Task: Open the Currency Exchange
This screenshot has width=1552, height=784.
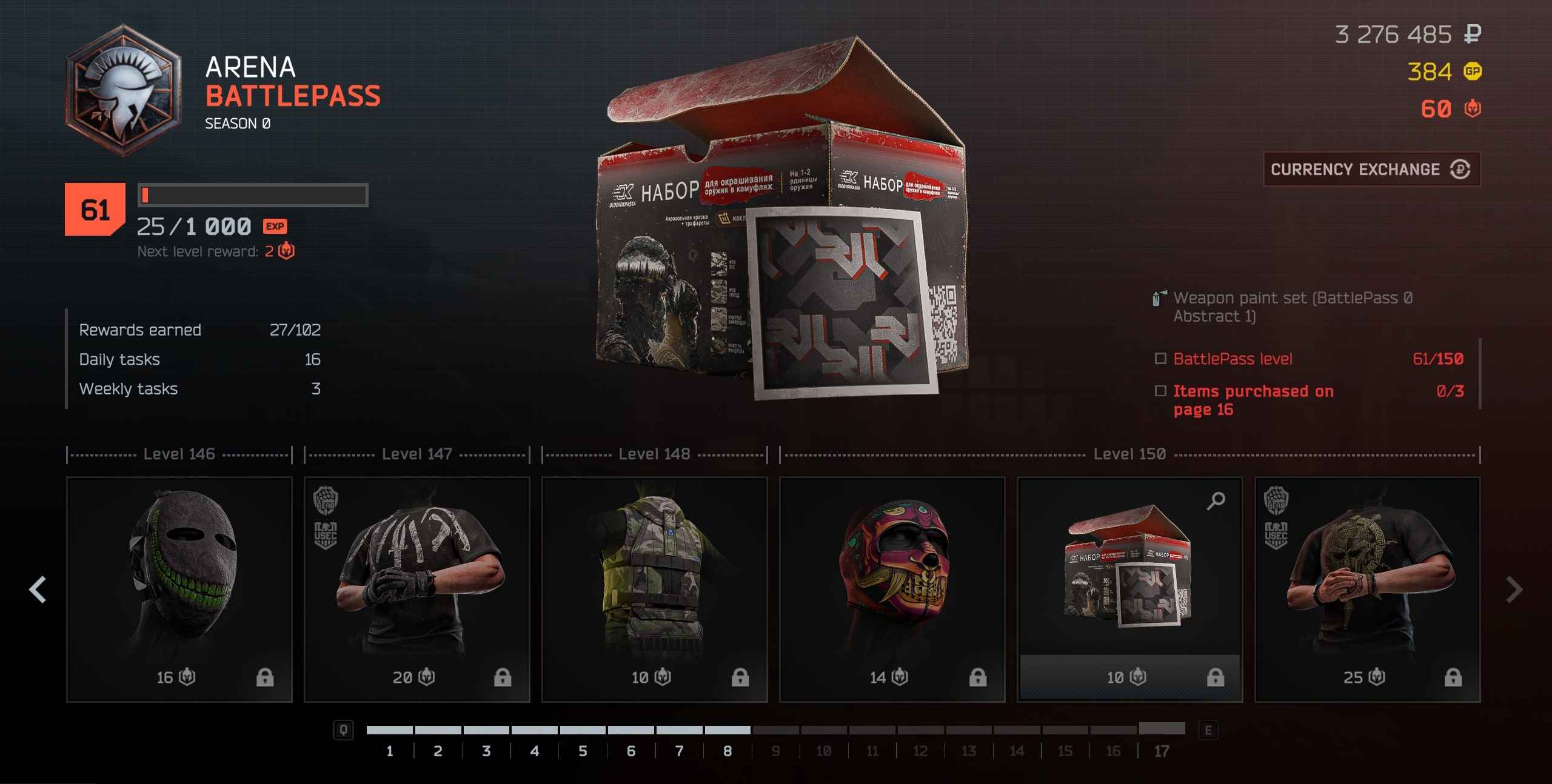Action: pos(1371,170)
